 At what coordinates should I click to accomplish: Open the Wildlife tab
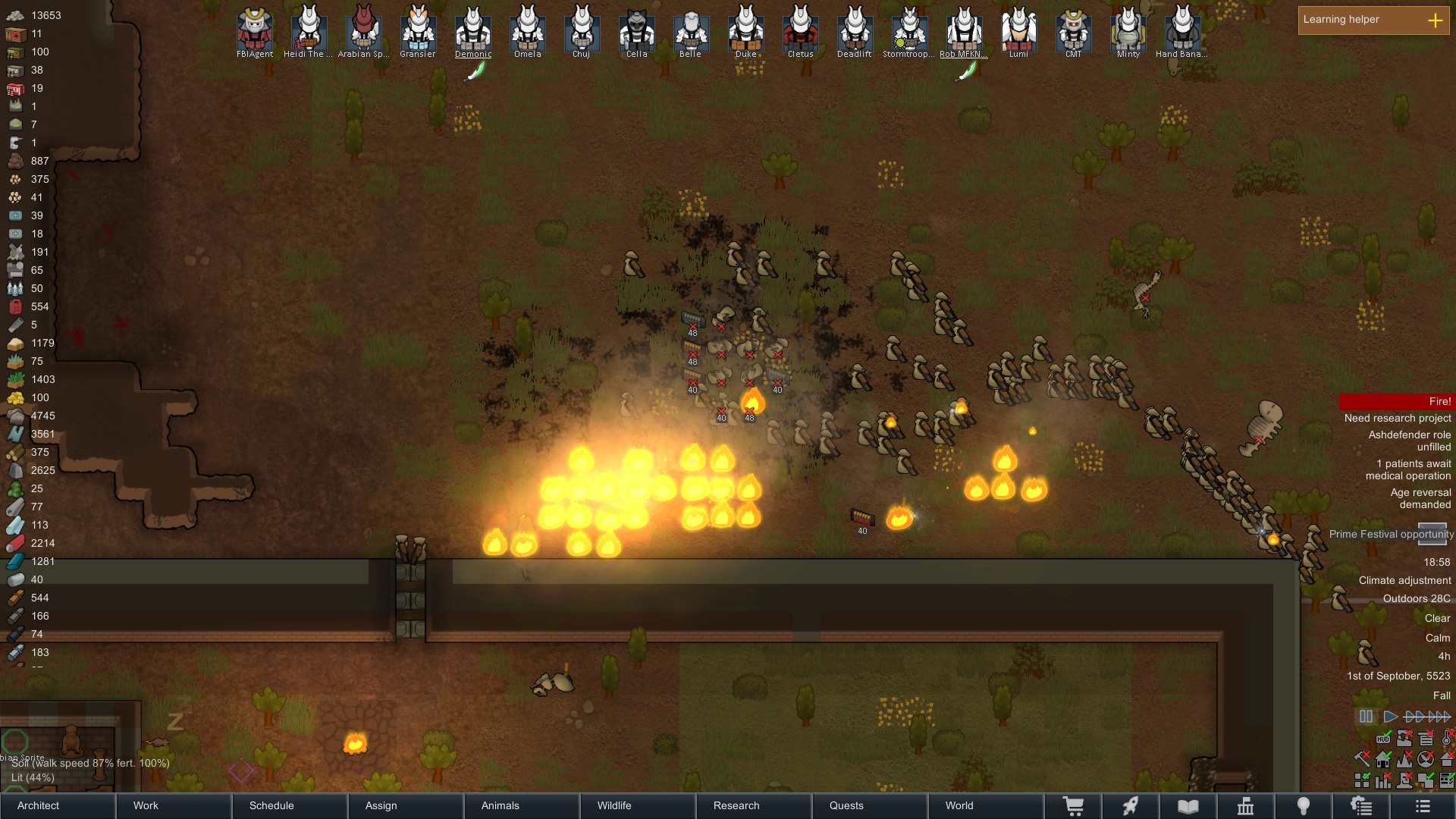tap(638, 805)
